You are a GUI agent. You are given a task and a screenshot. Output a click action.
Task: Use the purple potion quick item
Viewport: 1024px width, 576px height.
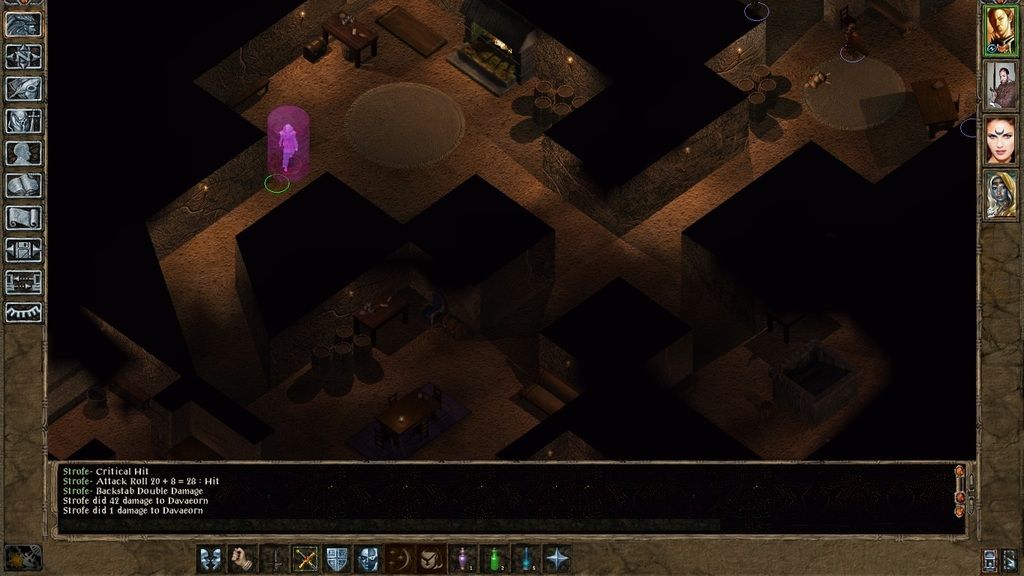(x=463, y=559)
